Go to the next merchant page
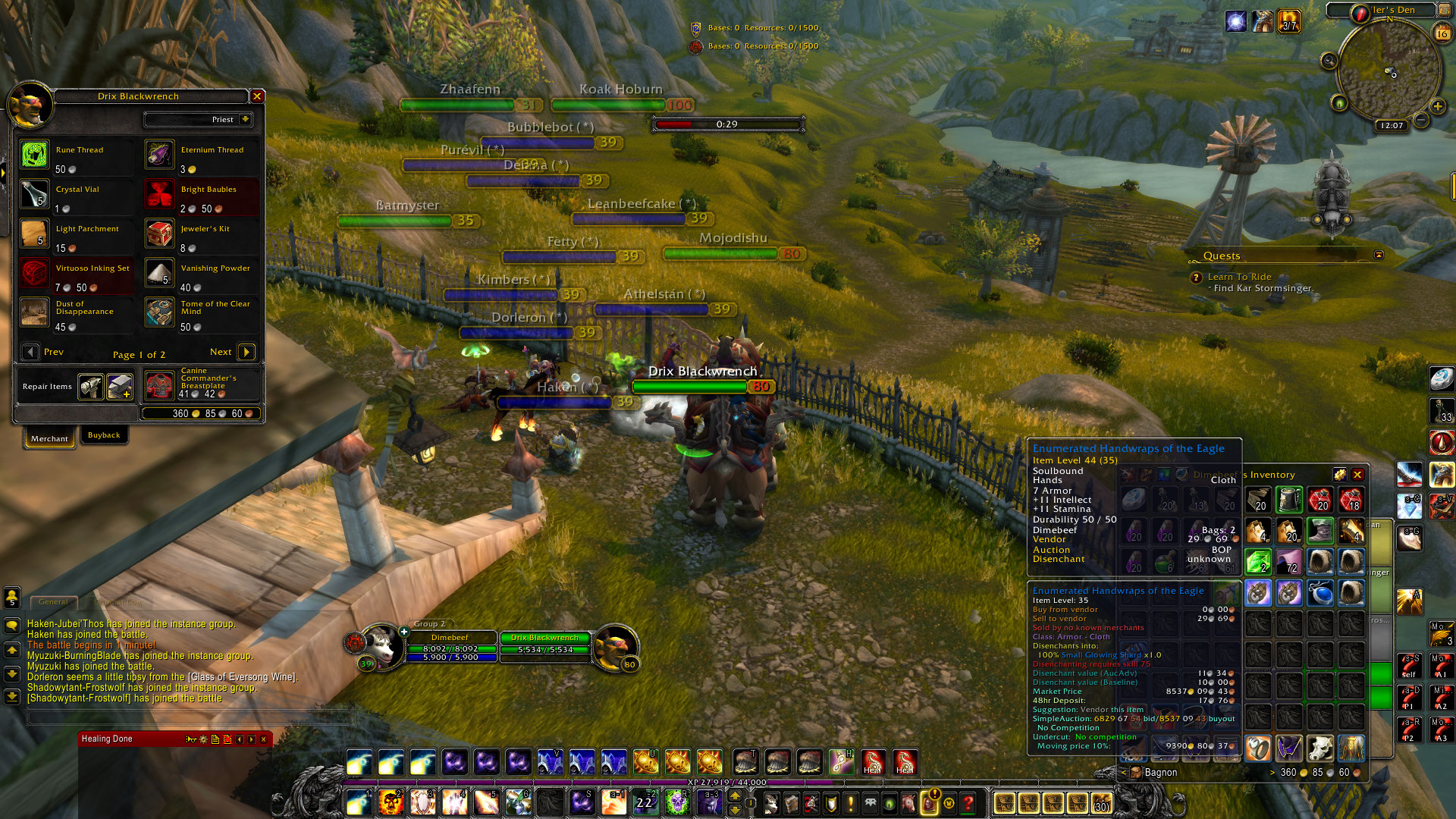Screen dimensions: 1456x819 (246, 352)
